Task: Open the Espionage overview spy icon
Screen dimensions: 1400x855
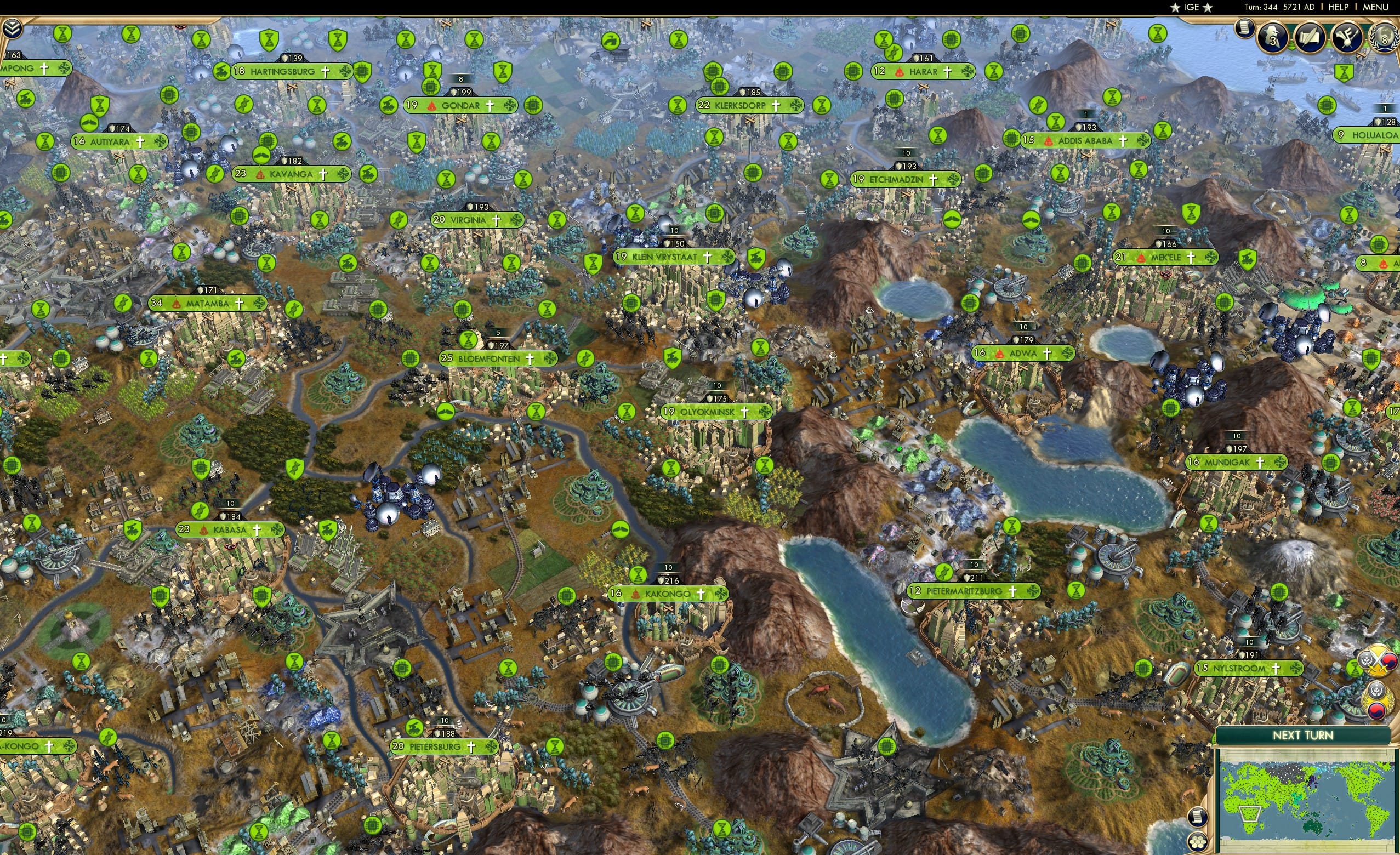Action: (1272, 38)
